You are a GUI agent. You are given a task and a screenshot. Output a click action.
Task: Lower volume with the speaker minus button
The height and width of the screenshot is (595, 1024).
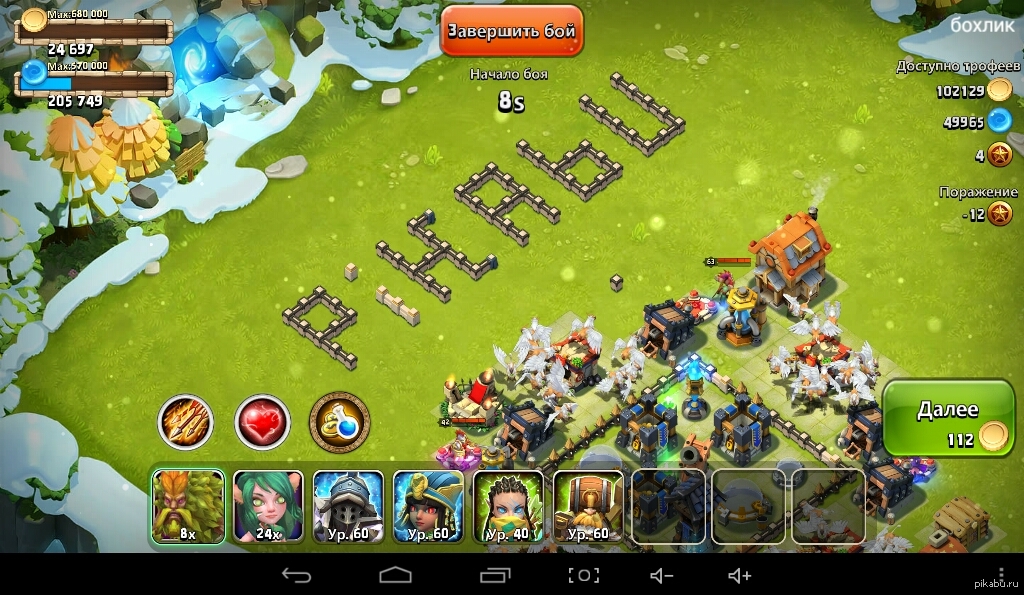click(x=662, y=575)
